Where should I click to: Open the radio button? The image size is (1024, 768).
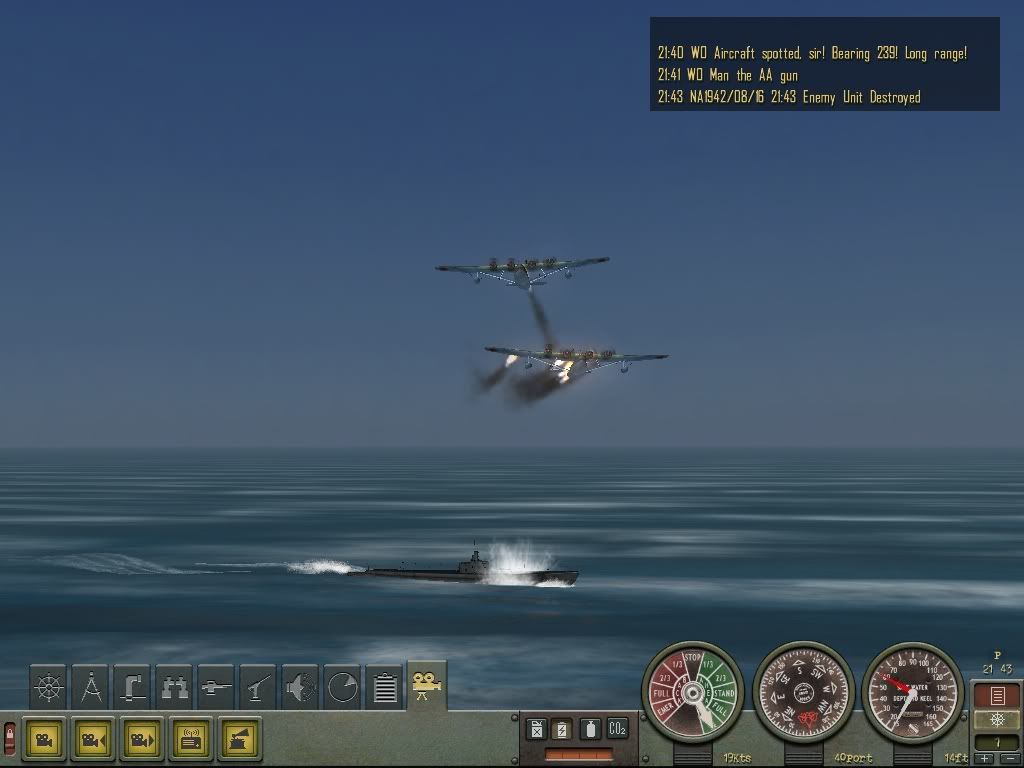tap(191, 740)
